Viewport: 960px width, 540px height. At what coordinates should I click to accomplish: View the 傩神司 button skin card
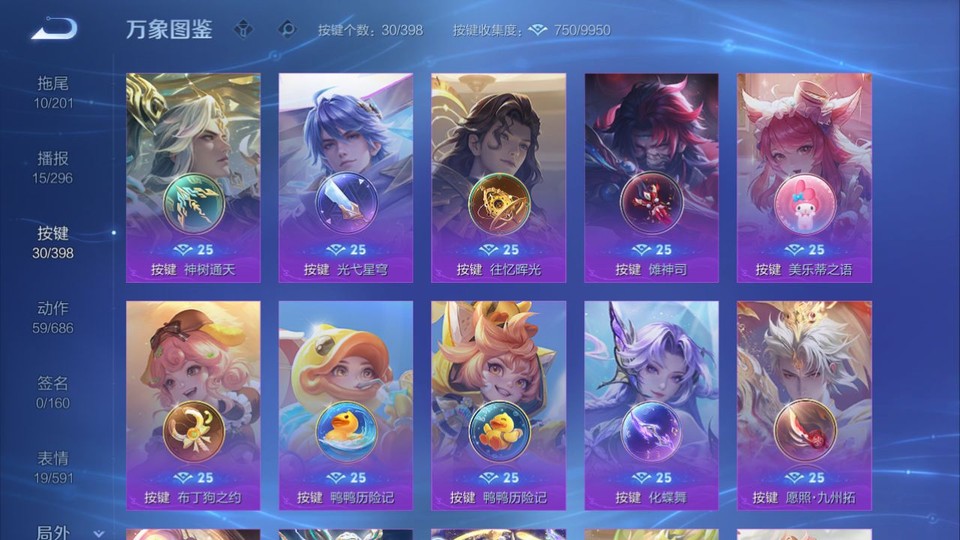click(x=652, y=178)
